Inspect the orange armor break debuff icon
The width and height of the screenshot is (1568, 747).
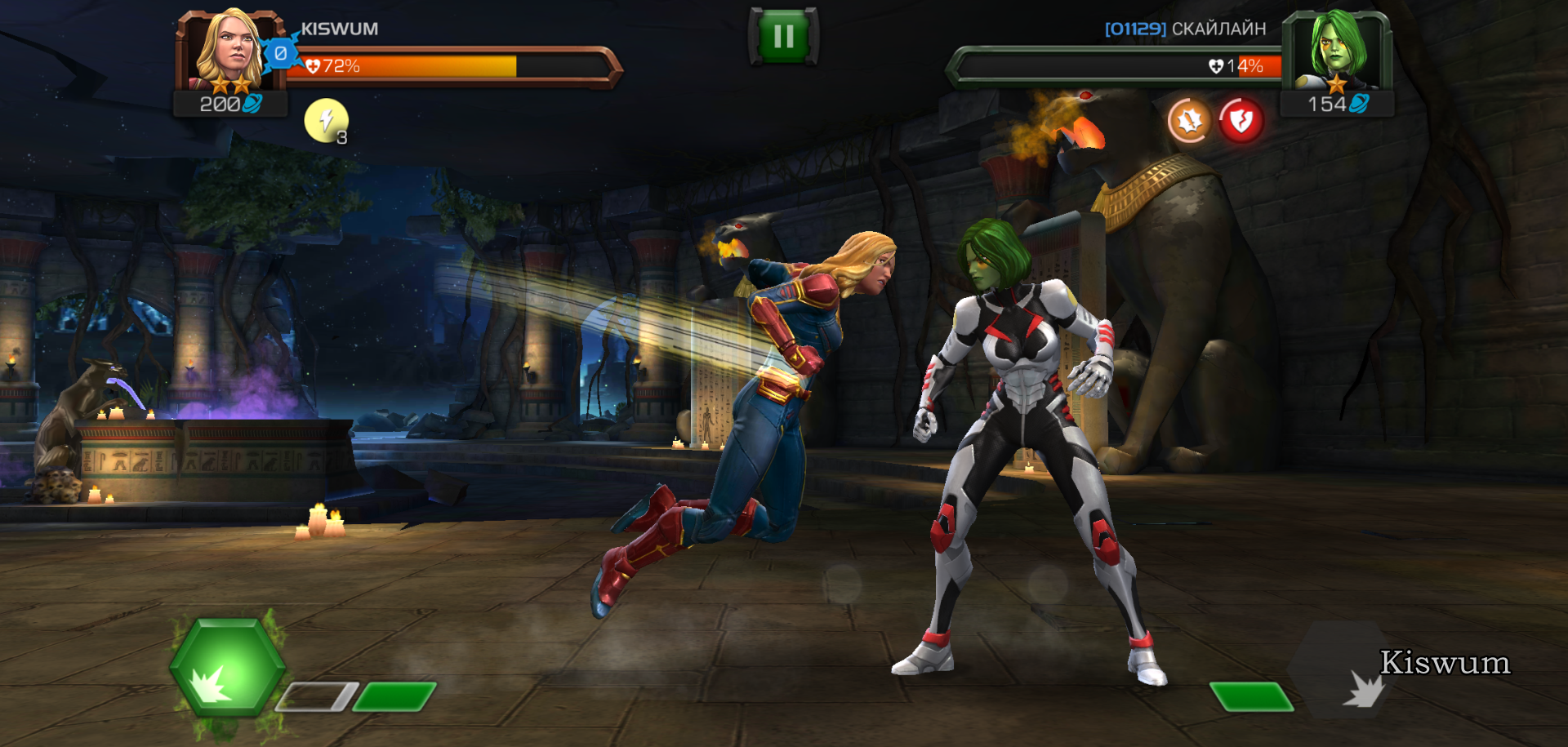(1189, 120)
